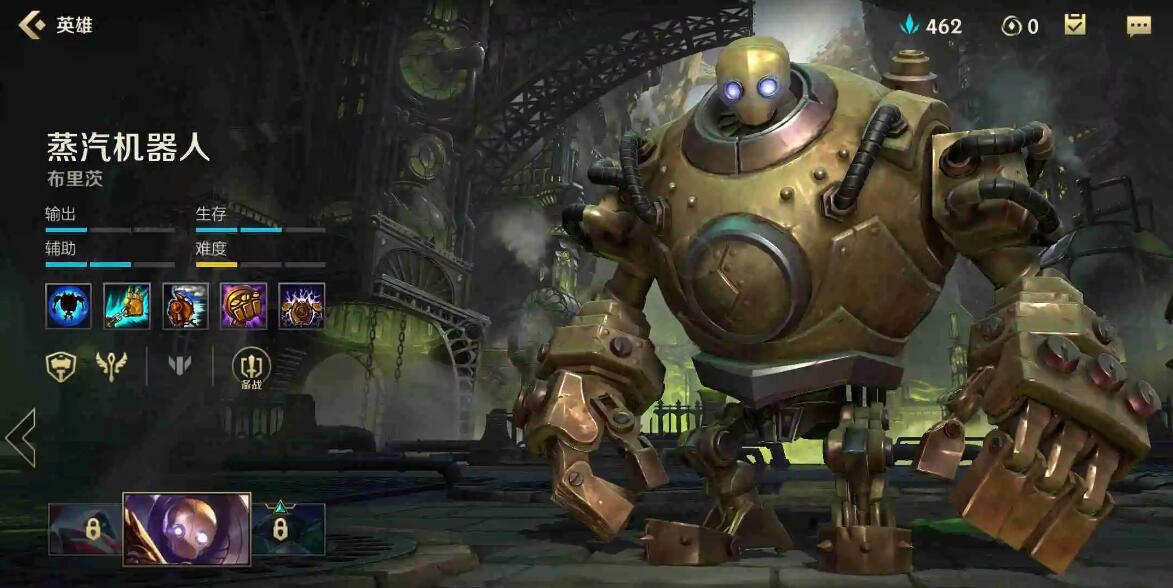Go back using the 英雄 back arrow
The image size is (1173, 588).
tap(32, 25)
